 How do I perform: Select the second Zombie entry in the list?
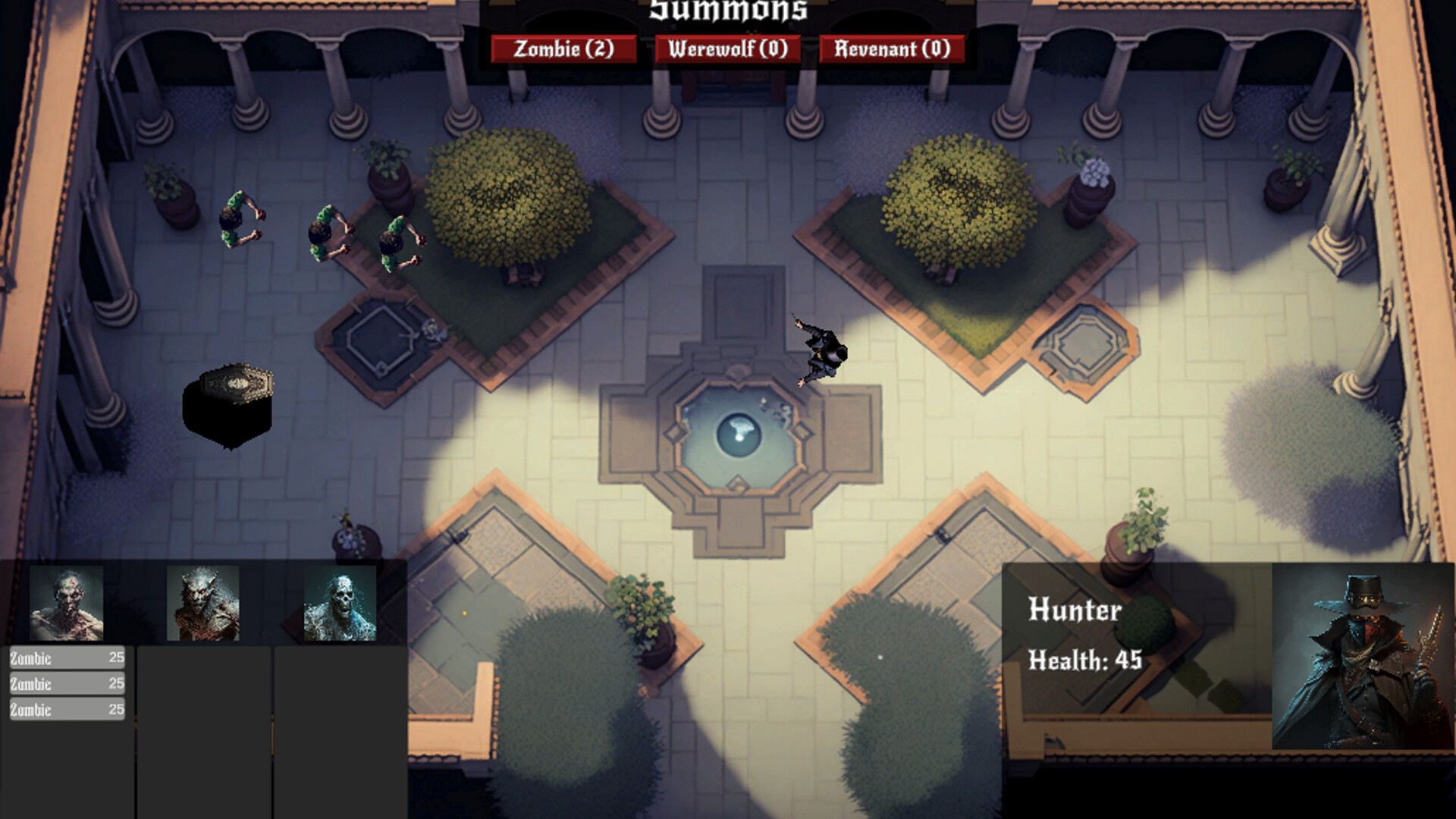(67, 684)
